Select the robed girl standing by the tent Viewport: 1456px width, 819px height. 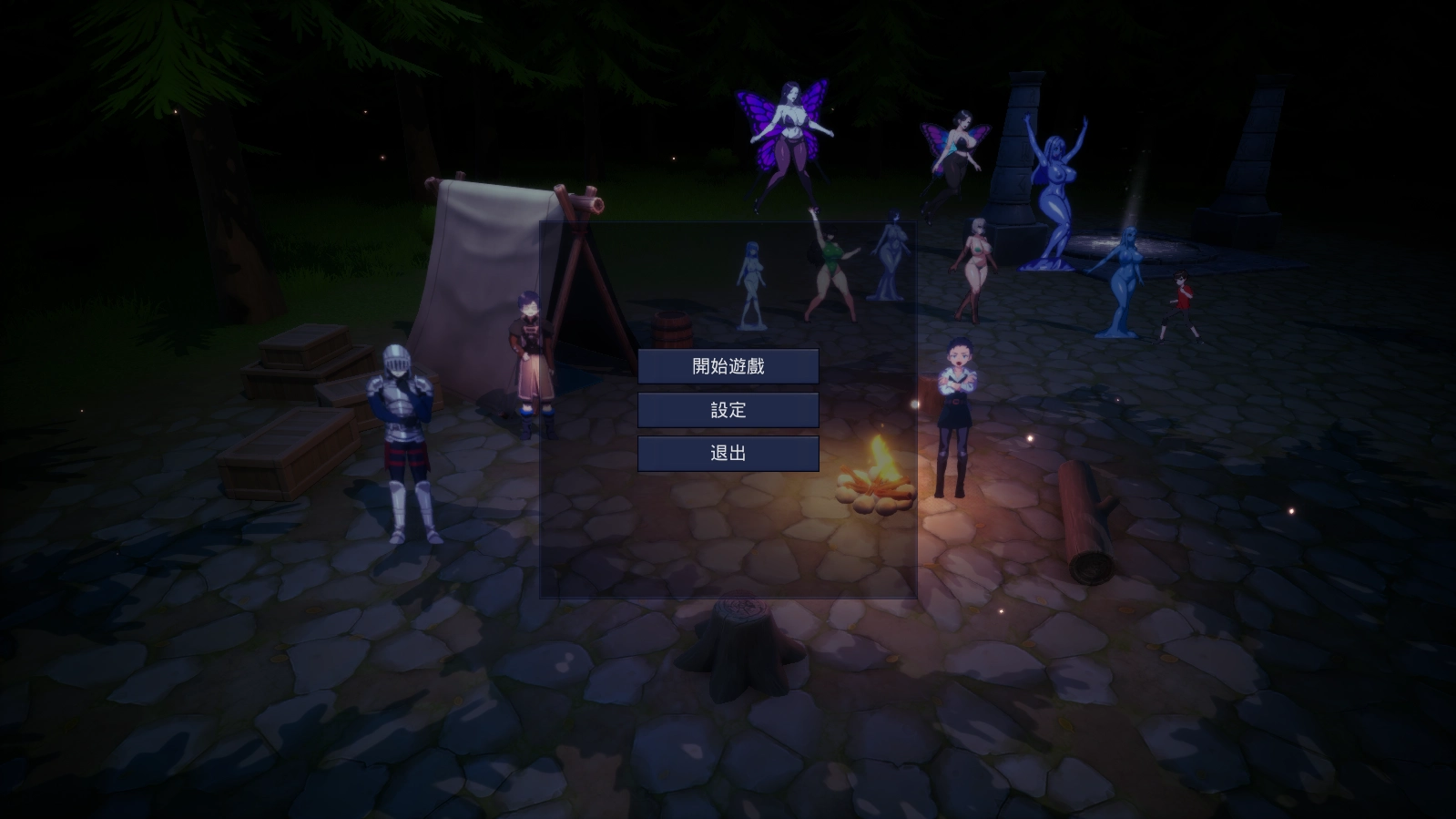tap(528, 355)
